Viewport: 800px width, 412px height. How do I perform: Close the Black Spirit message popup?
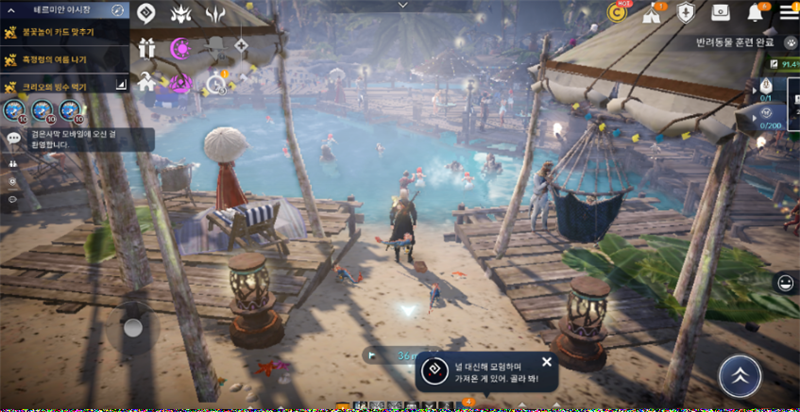[546, 362]
